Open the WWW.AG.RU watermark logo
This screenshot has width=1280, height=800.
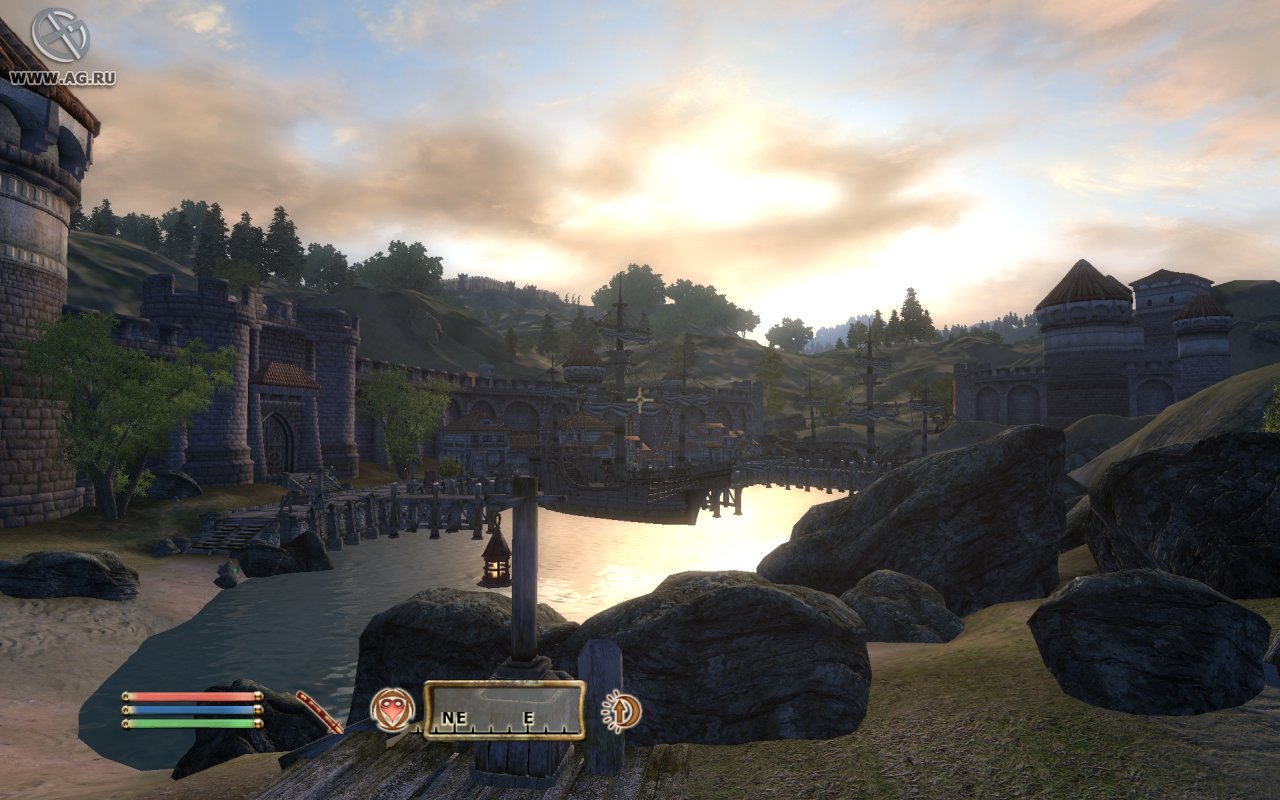click(x=61, y=46)
